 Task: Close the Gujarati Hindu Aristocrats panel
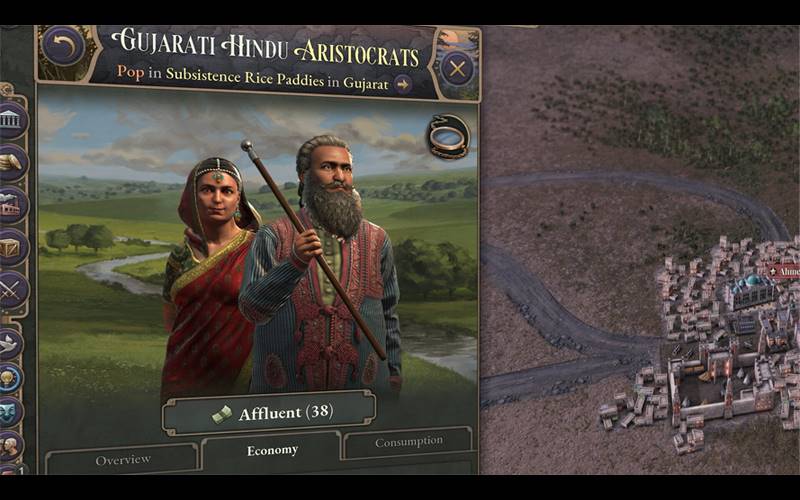[457, 69]
